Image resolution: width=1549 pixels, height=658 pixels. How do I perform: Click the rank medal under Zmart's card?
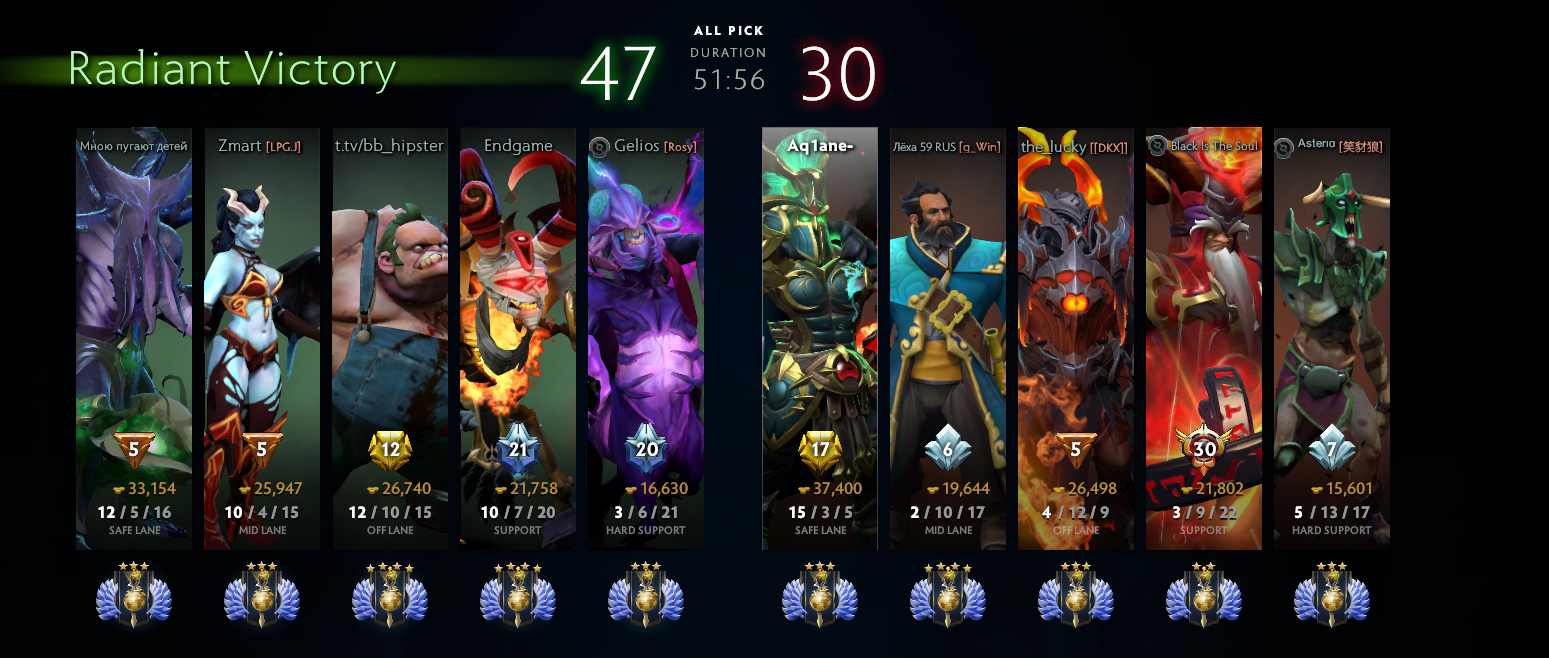[262, 595]
